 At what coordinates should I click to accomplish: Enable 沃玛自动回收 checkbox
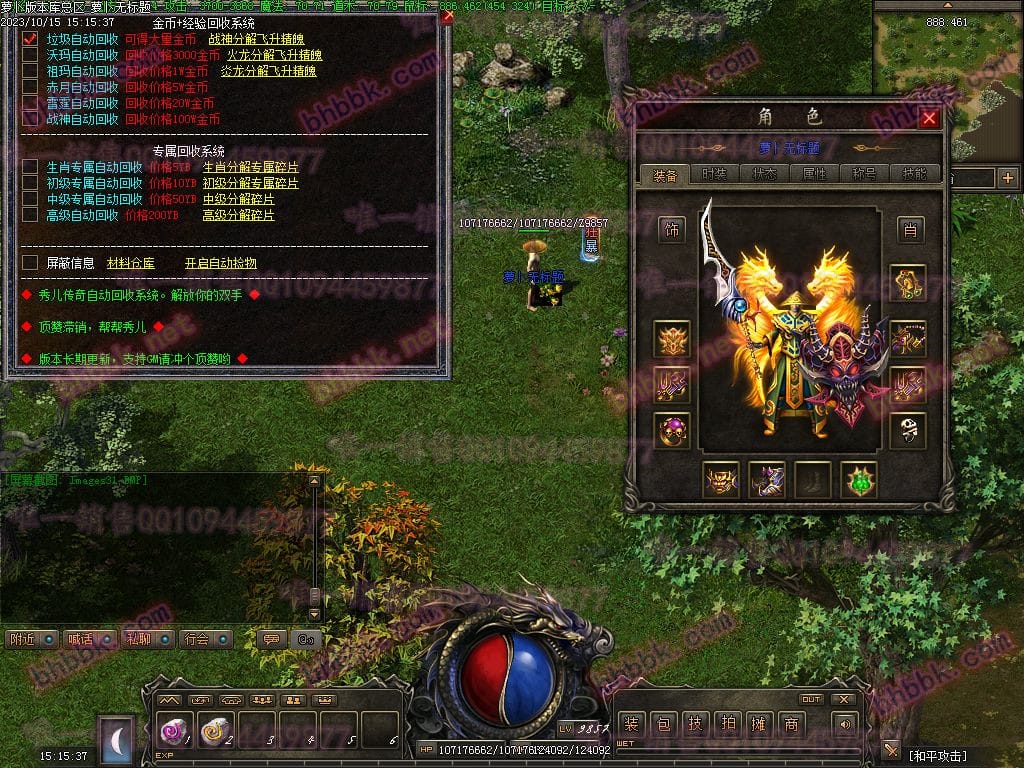pos(30,55)
